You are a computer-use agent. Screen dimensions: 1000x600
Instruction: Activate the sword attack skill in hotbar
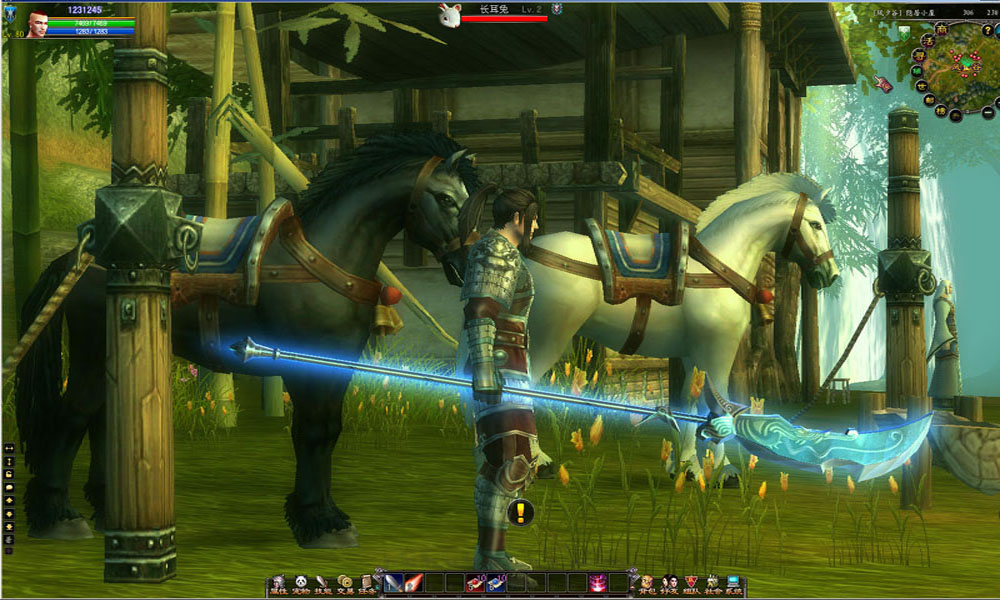pos(393,582)
